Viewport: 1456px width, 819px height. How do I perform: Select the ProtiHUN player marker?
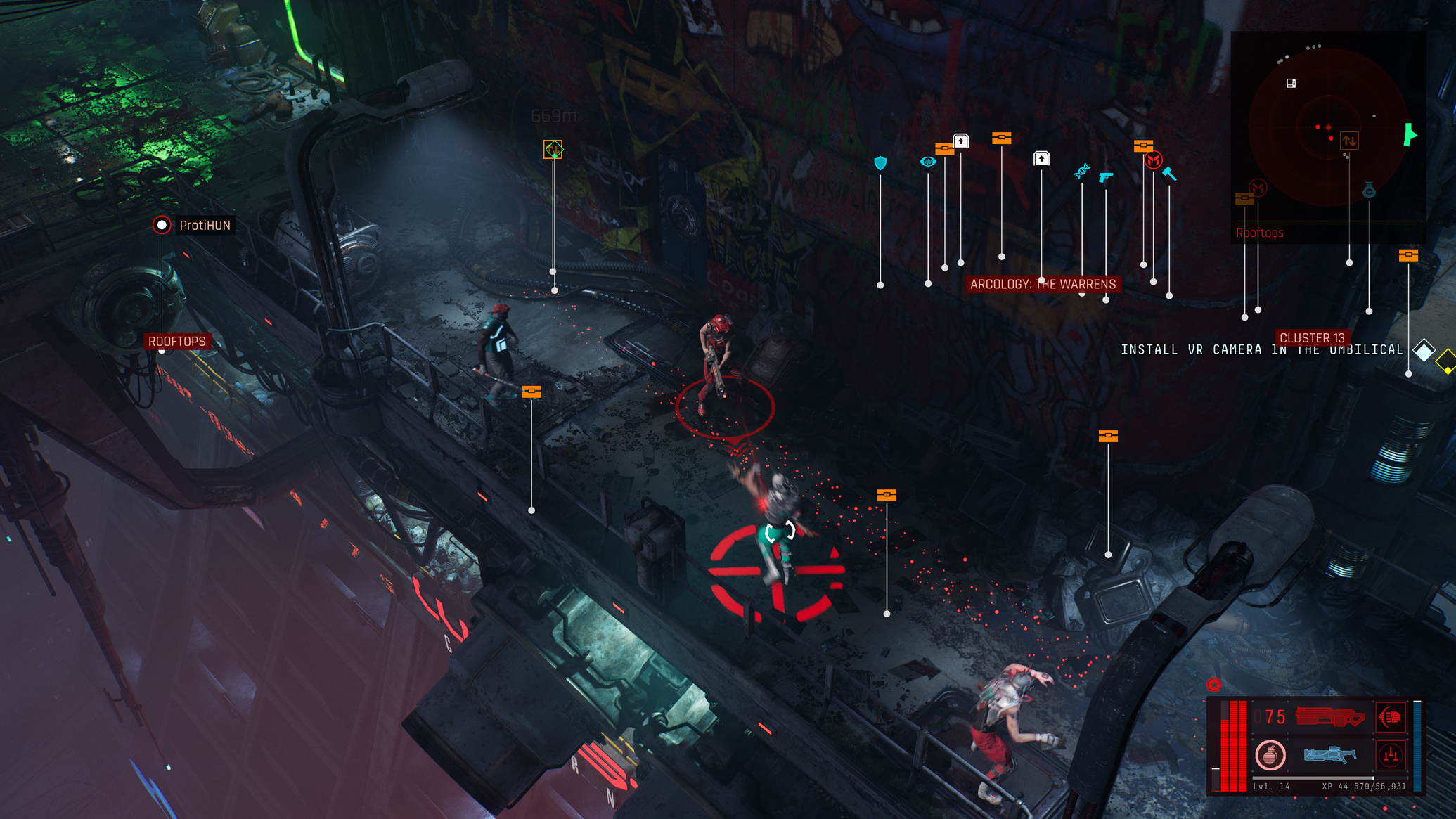[x=162, y=225]
